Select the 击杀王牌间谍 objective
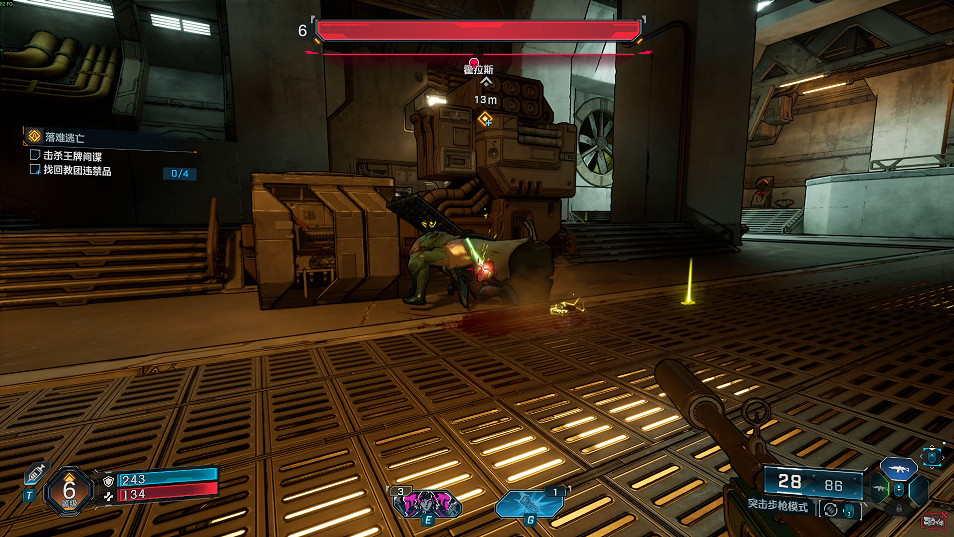 pyautogui.click(x=72, y=157)
